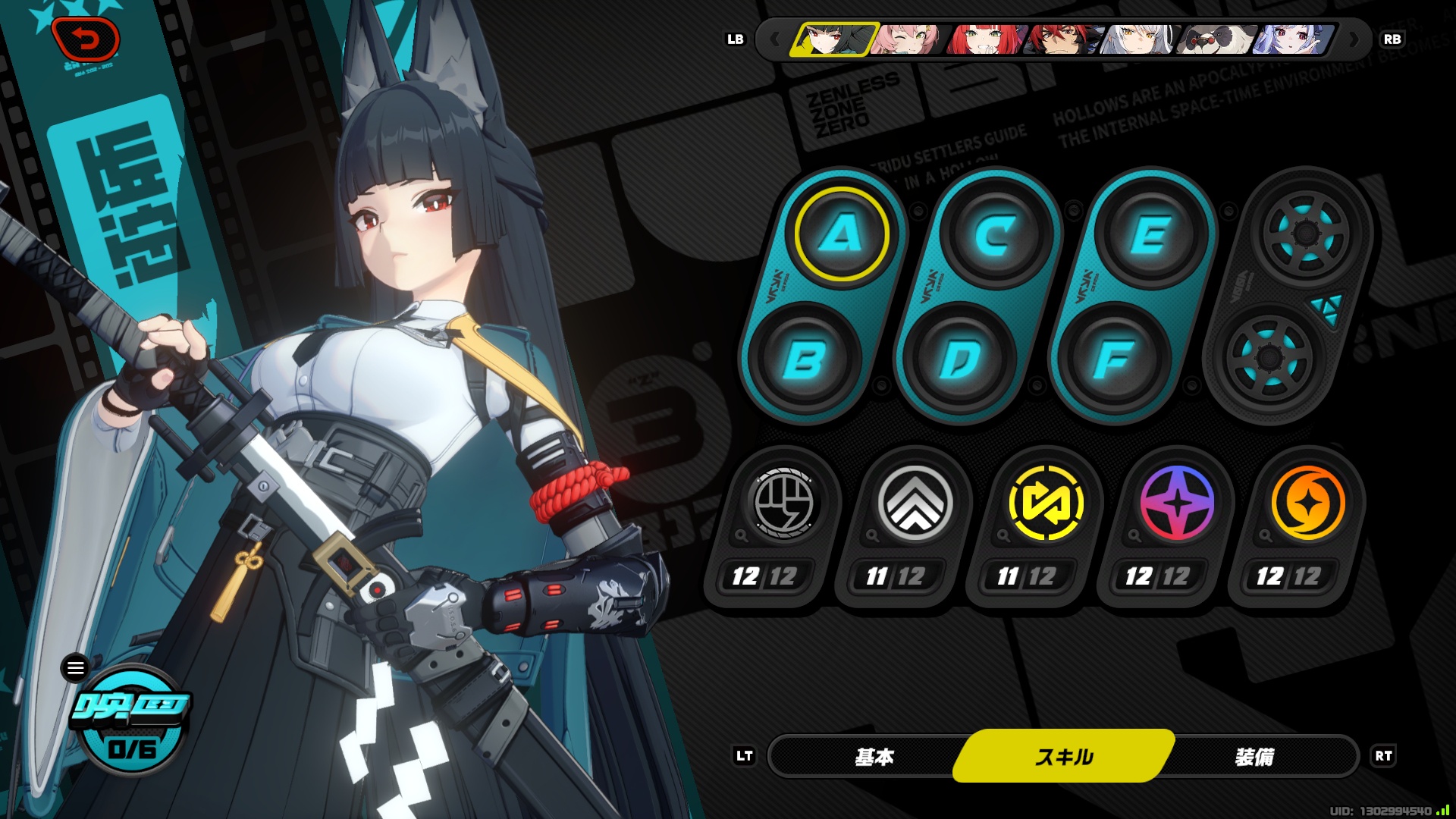Image resolution: width=1456 pixels, height=819 pixels.
Task: Switch to the 装備 tab
Action: (x=1254, y=756)
